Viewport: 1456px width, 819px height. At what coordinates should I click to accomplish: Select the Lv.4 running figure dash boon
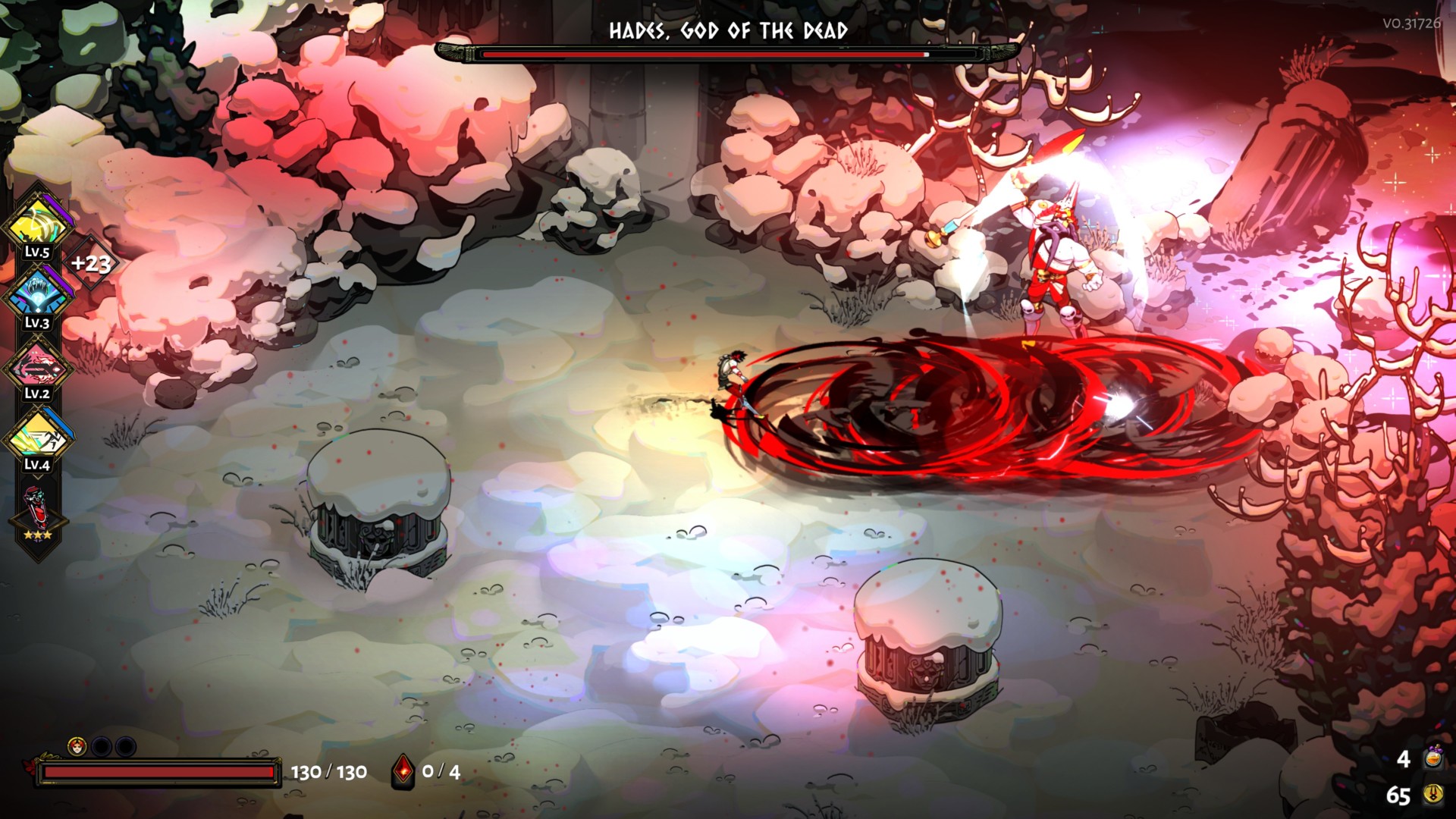36,437
